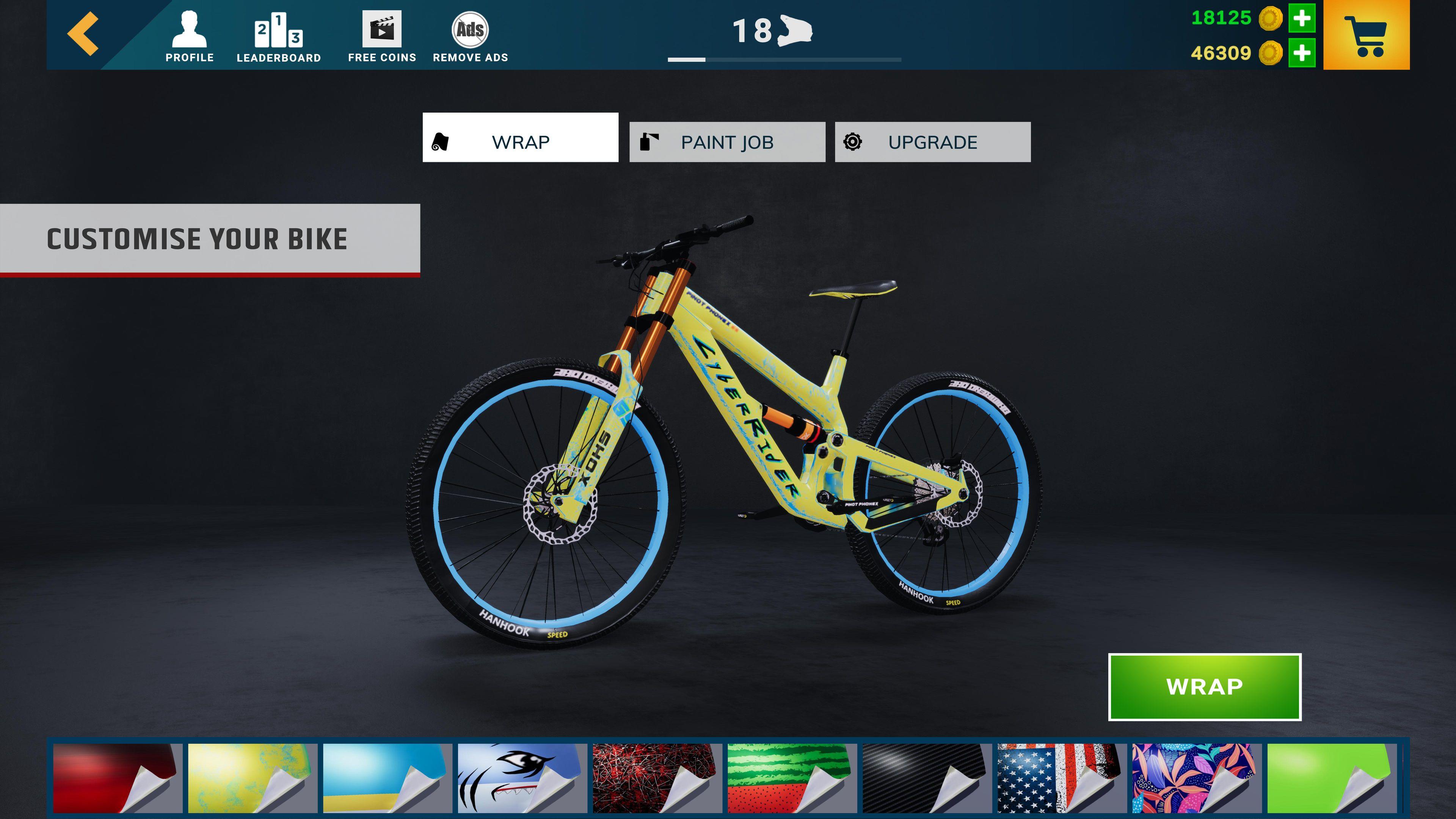
Task: Pick the carbon fiber wrap
Action: tap(925, 775)
